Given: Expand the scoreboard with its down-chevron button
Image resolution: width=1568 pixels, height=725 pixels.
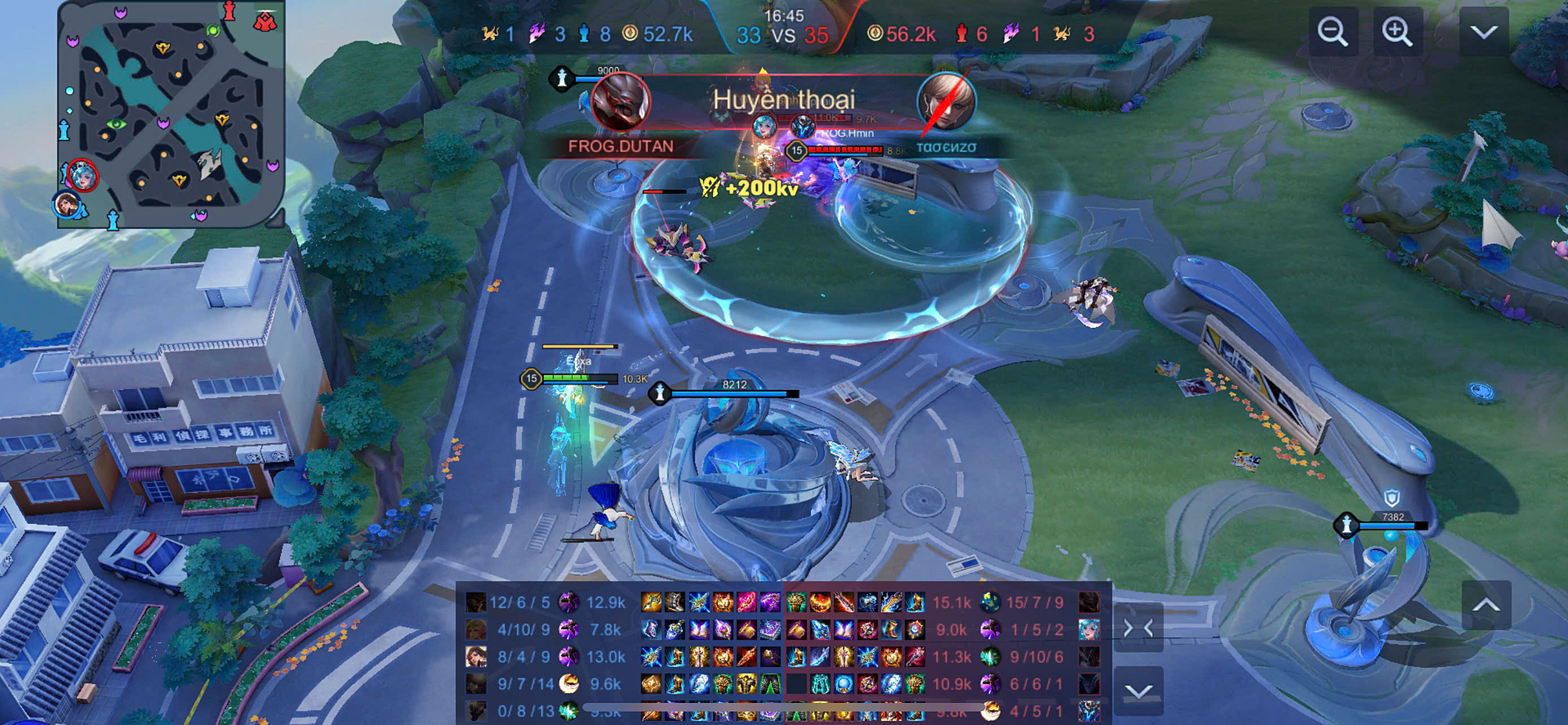Looking at the screenshot, I should pos(1138,691).
